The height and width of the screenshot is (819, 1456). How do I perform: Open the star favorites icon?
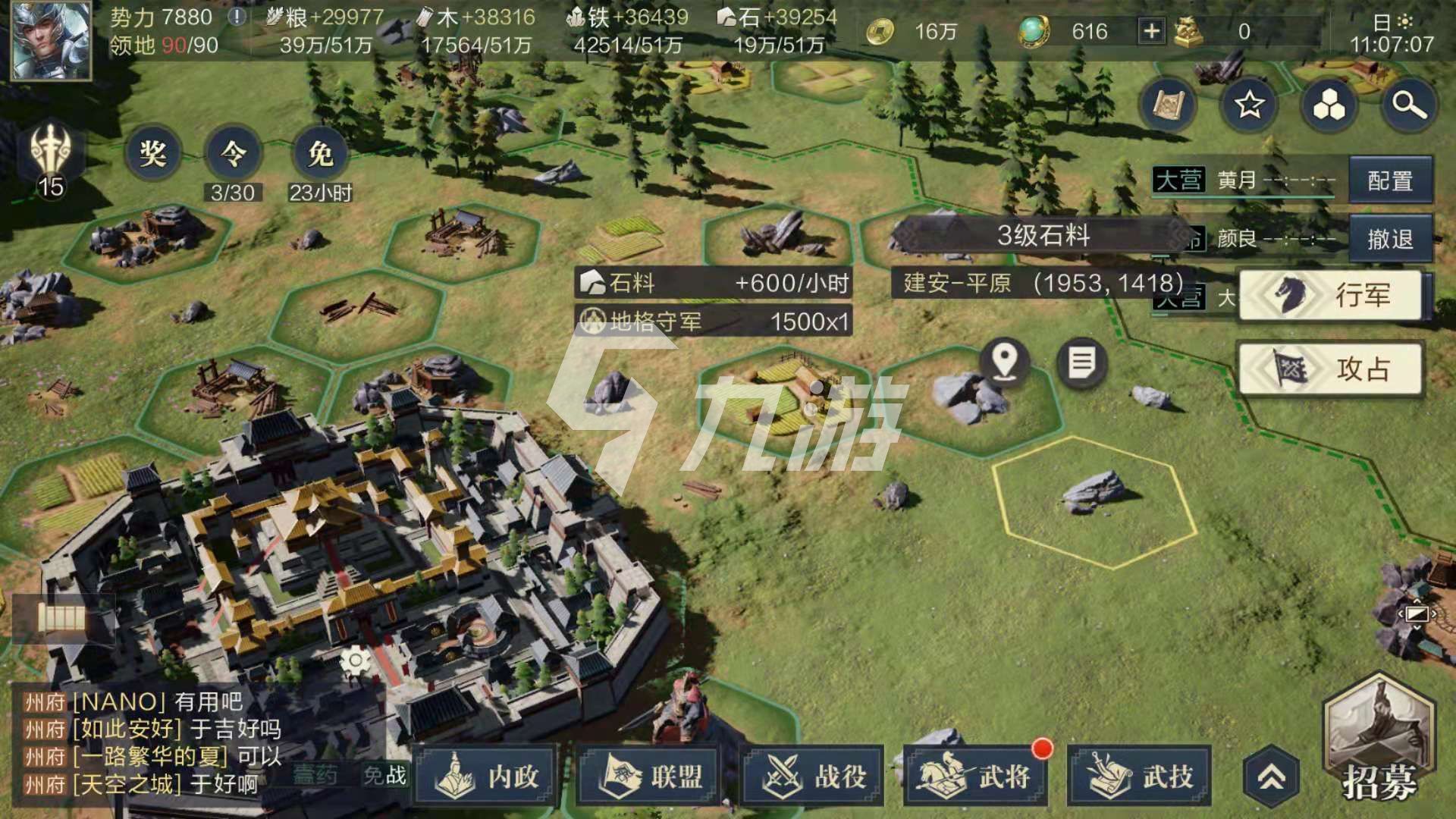click(x=1249, y=105)
